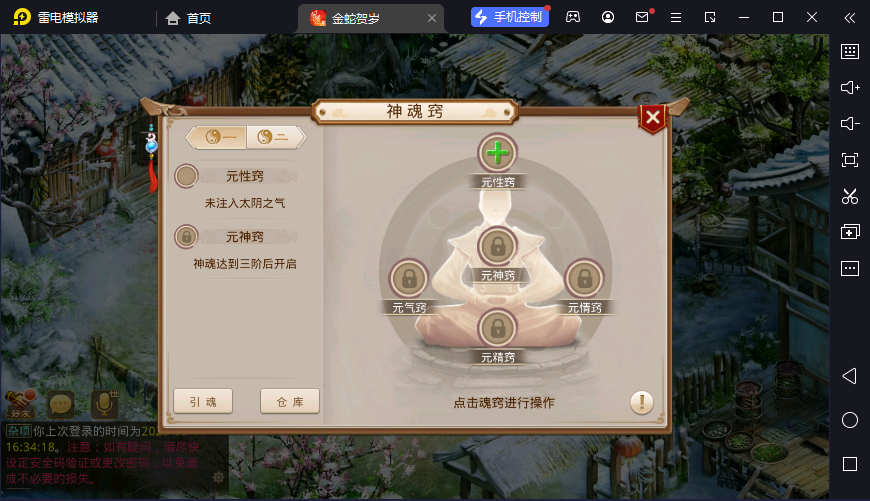Viewport: 870px width, 501px height.
Task: Open the 仓库 storage
Action: [x=289, y=401]
